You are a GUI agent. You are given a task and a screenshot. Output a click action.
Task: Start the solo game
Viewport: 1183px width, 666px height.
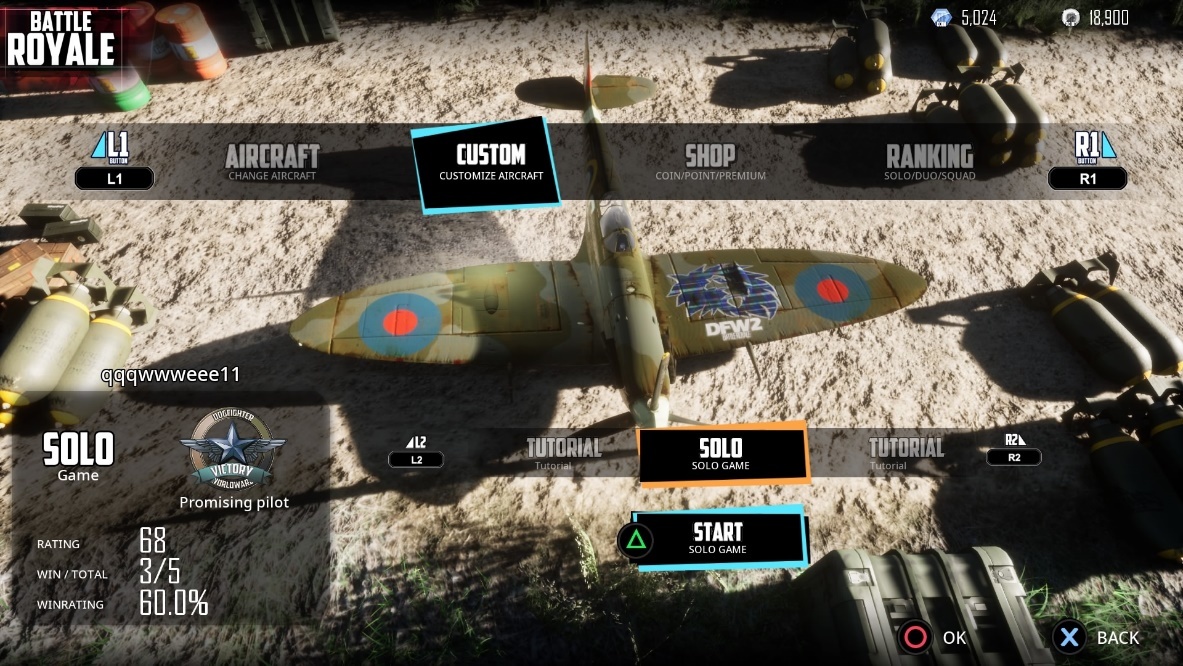point(718,538)
